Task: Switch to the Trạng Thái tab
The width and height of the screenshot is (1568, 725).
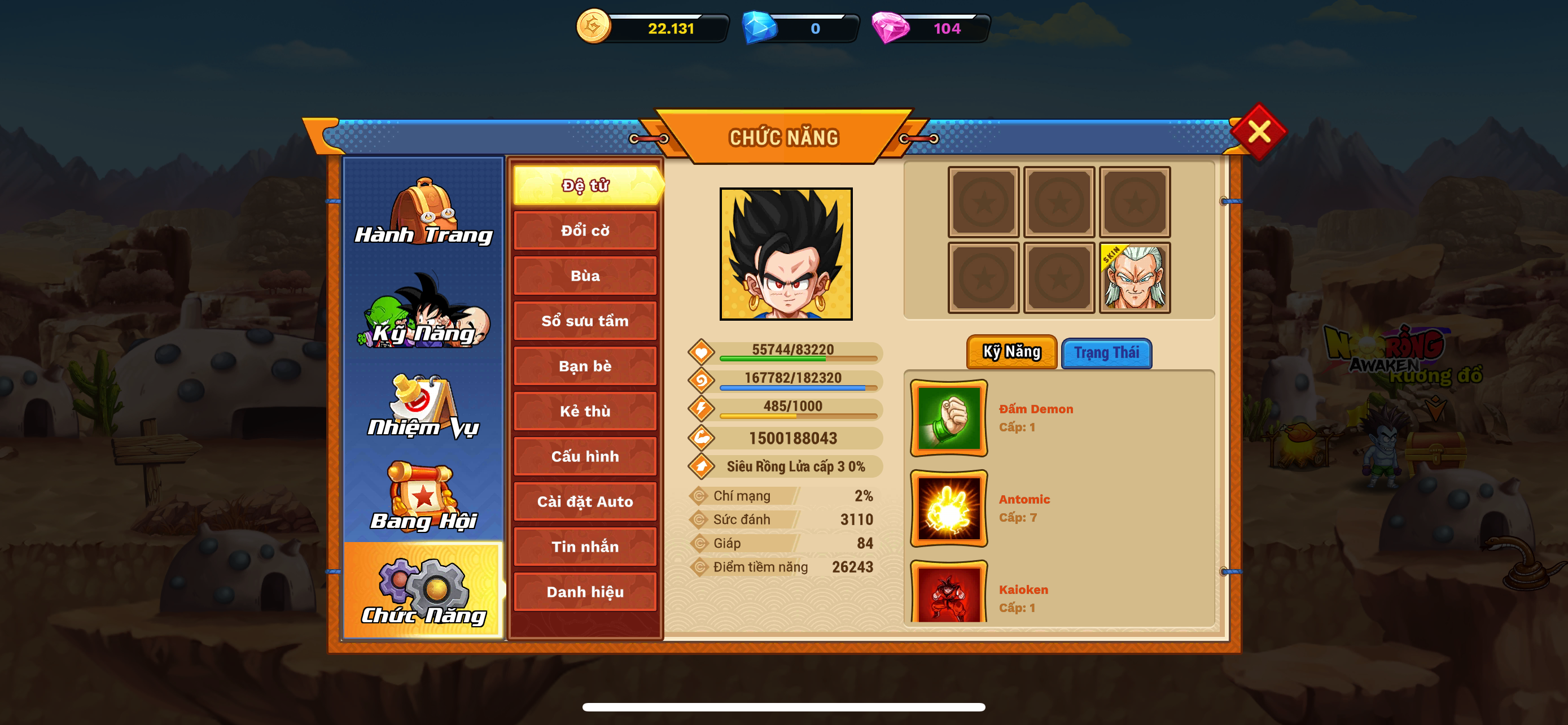Action: pos(1106,353)
